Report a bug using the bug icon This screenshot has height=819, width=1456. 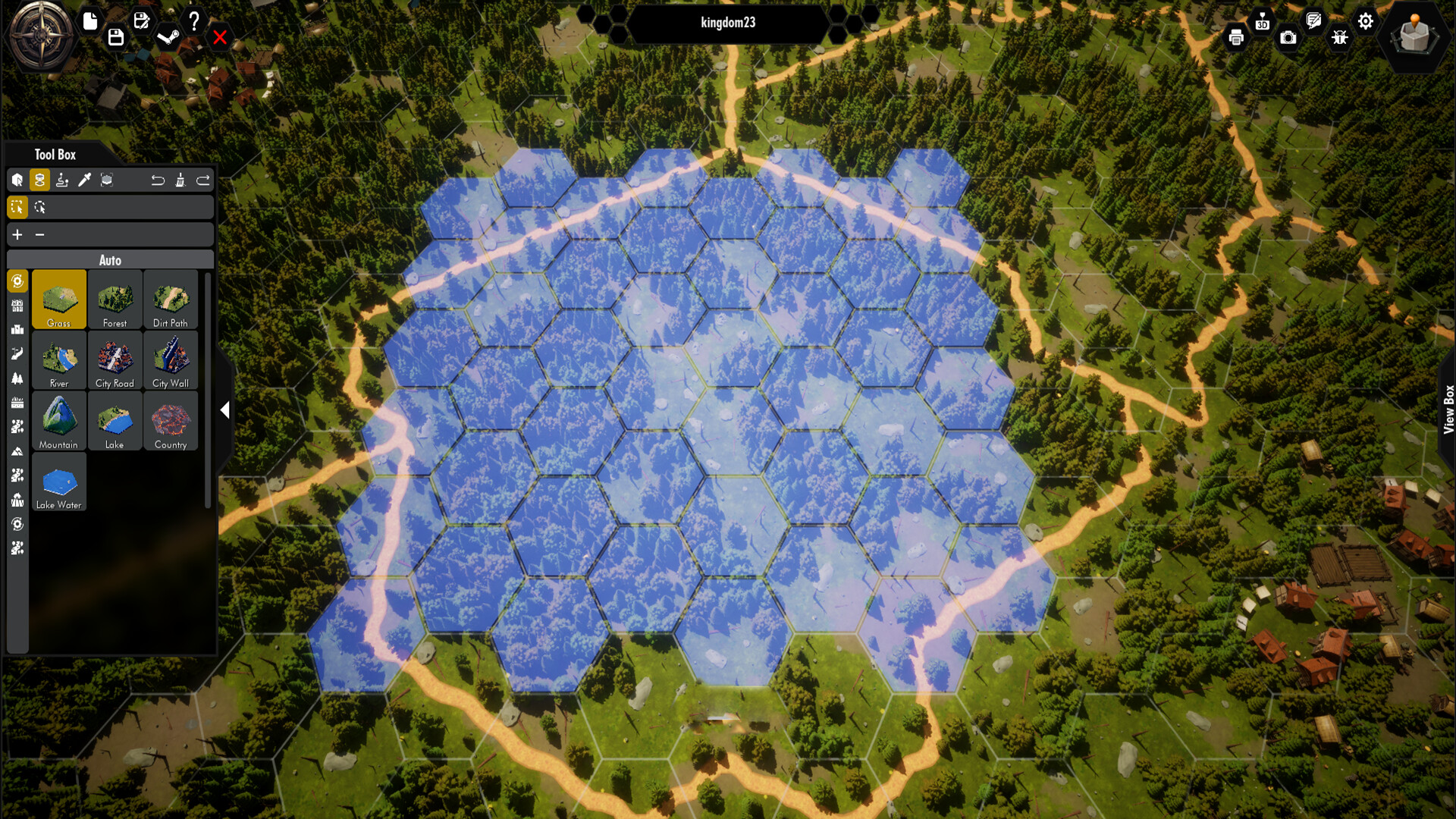click(x=1339, y=36)
